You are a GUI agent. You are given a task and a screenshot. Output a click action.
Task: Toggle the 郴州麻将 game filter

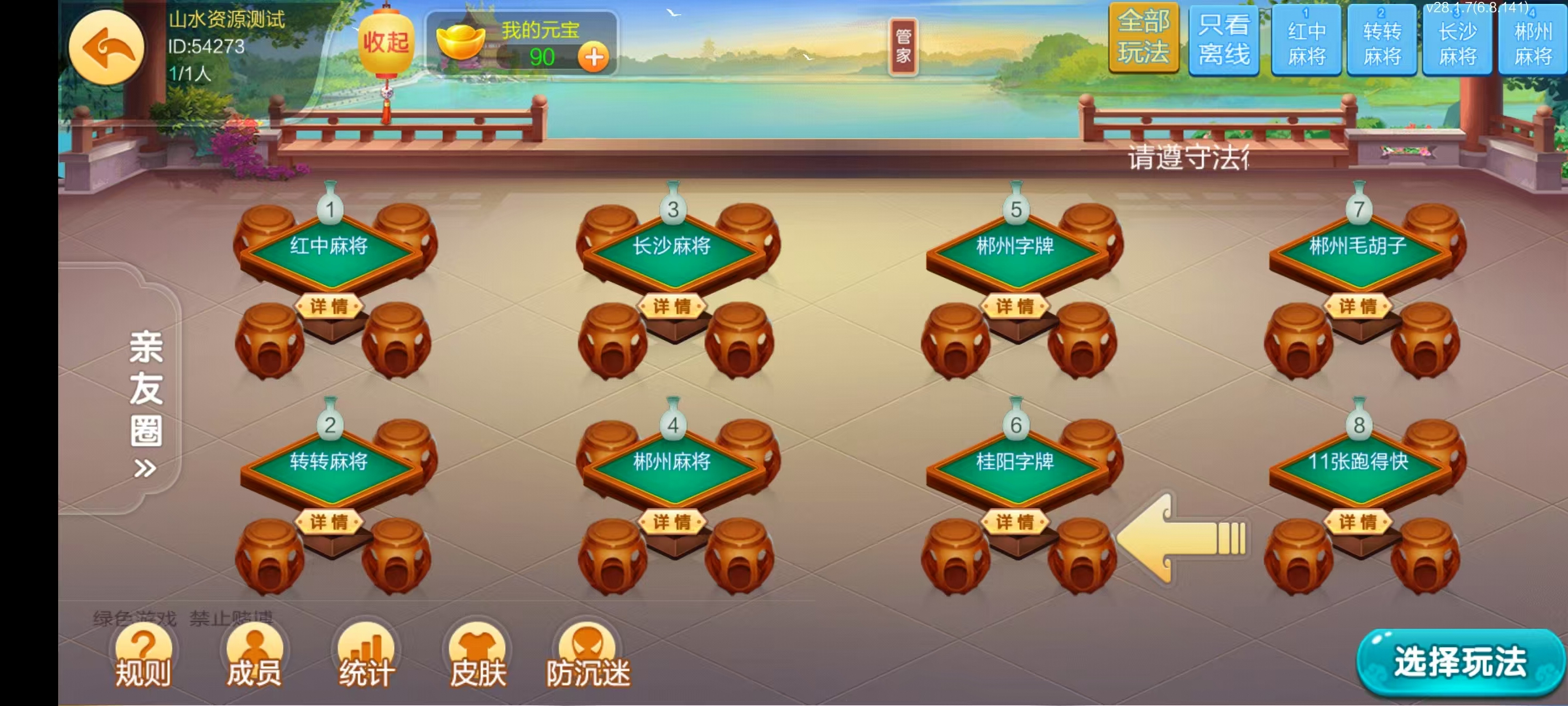[1535, 39]
